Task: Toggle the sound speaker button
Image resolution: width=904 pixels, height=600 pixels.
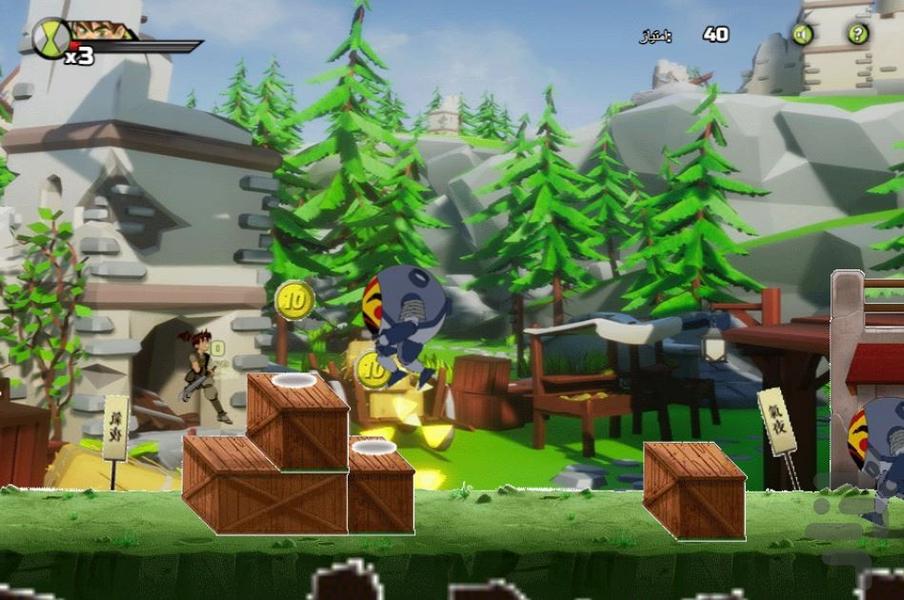Action: (x=802, y=34)
